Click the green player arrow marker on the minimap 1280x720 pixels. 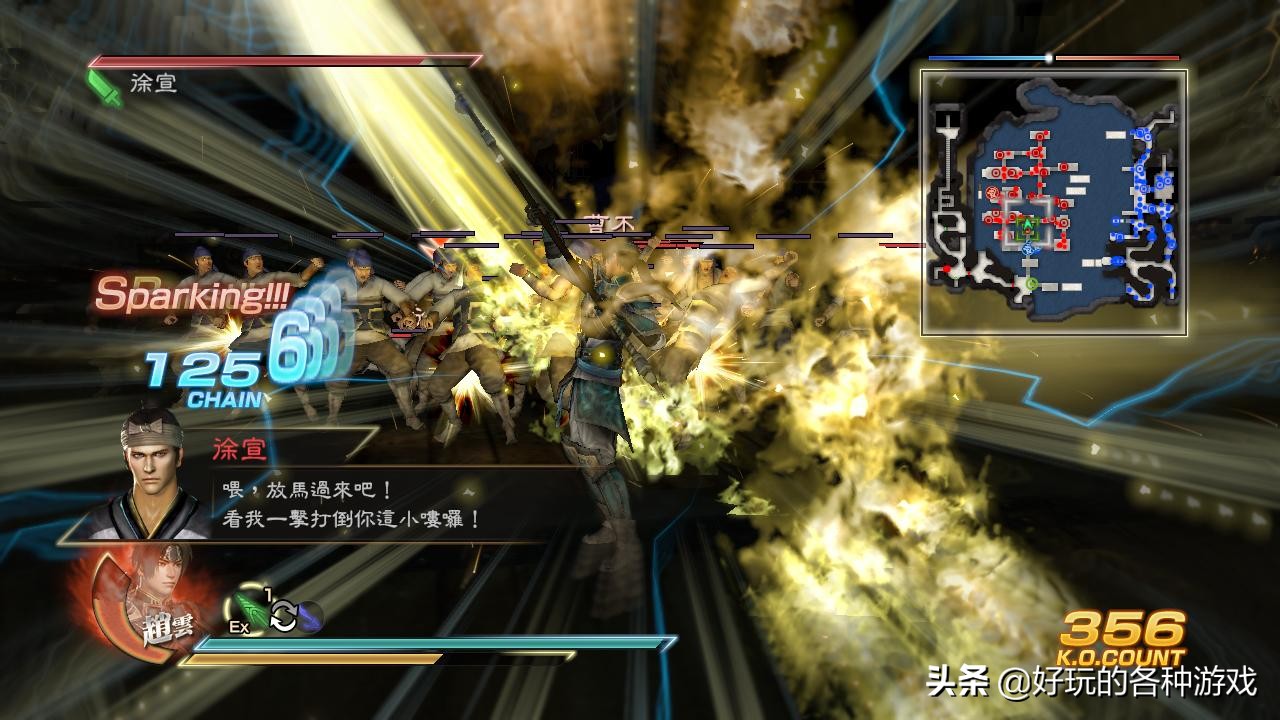[x=1026, y=224]
